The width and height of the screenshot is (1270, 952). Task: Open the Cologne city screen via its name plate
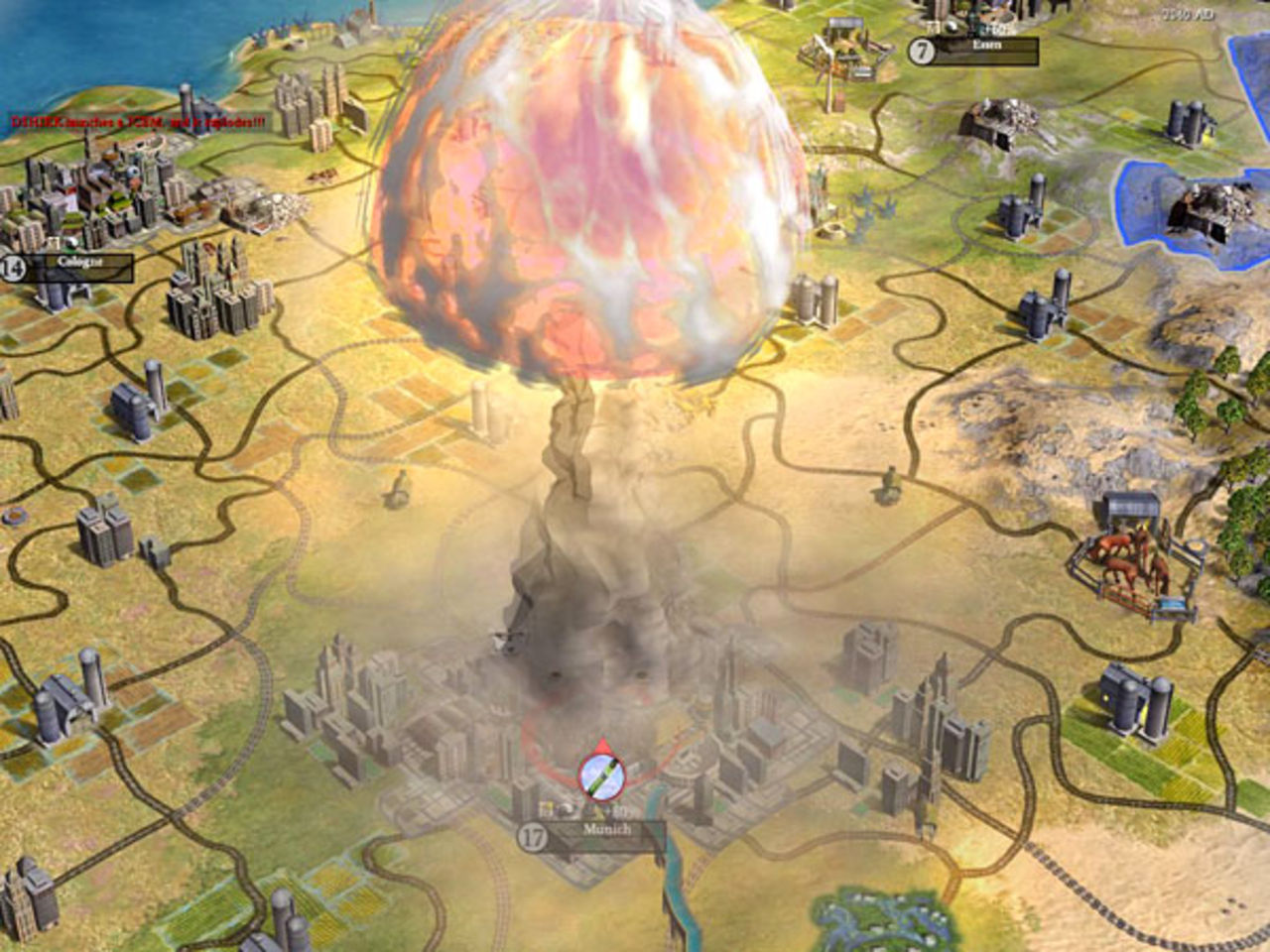point(79,261)
